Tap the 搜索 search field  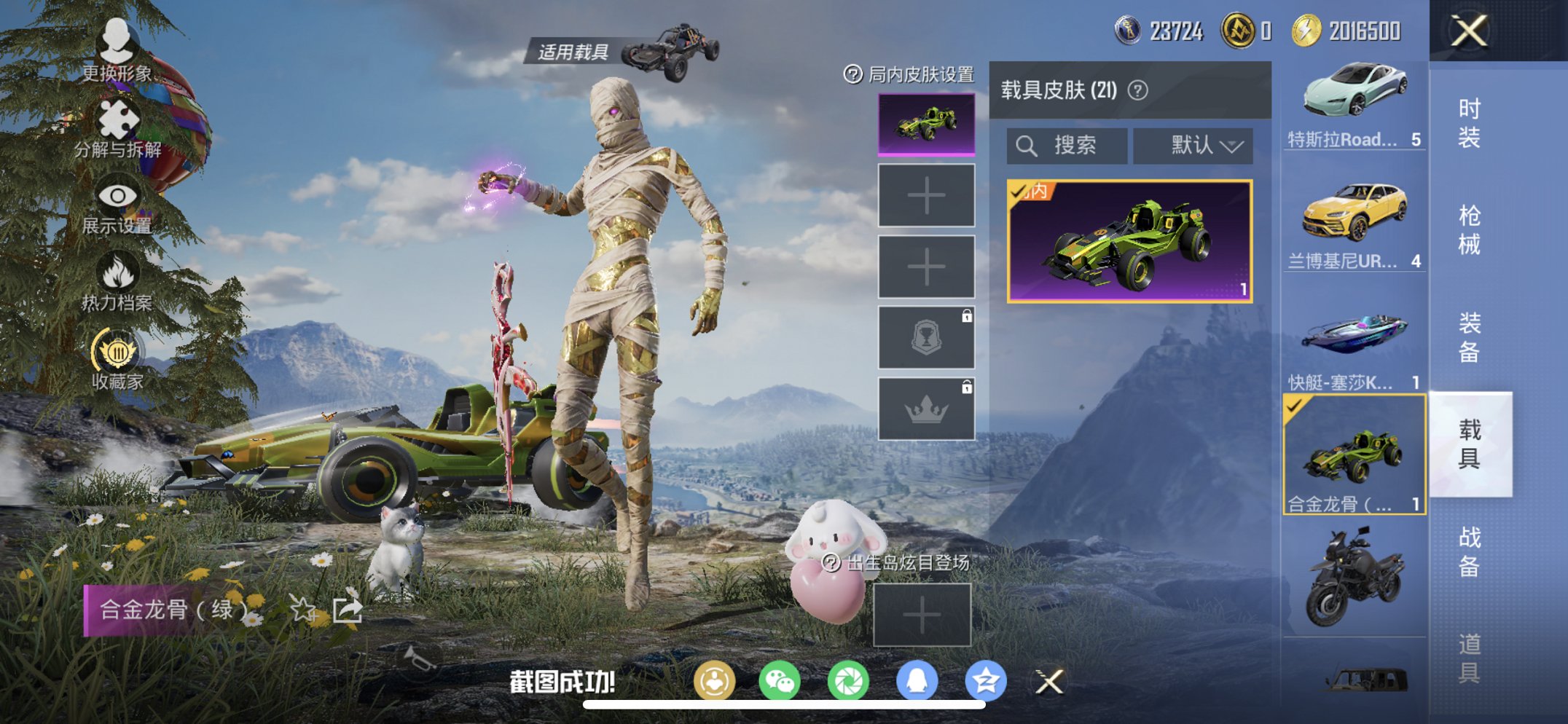click(1067, 145)
